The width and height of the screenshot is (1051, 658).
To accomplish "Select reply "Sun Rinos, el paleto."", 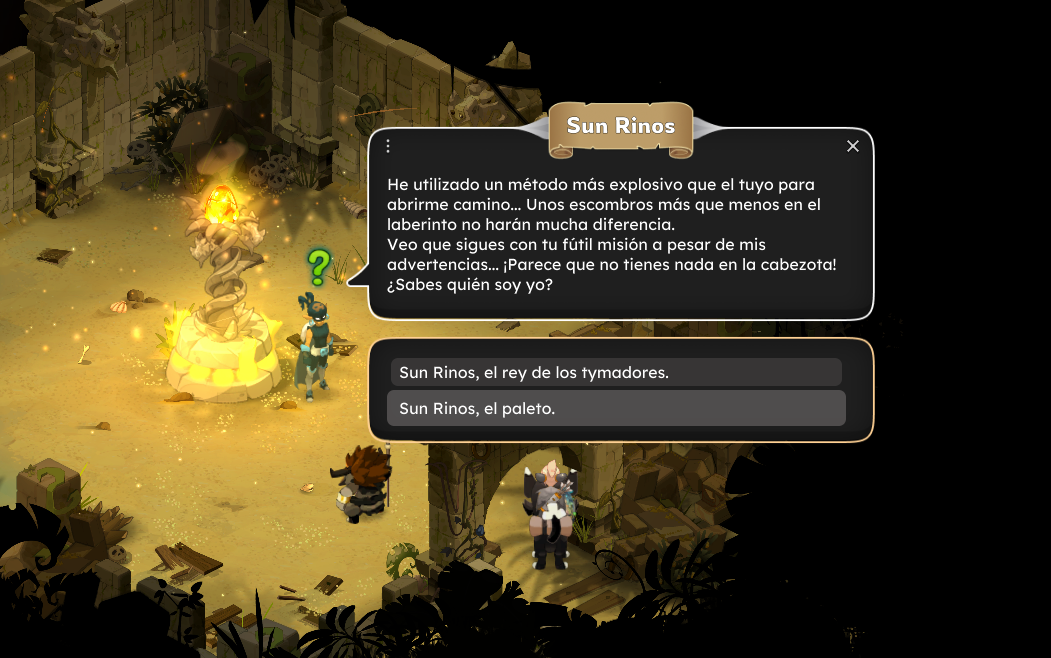I will click(x=615, y=408).
